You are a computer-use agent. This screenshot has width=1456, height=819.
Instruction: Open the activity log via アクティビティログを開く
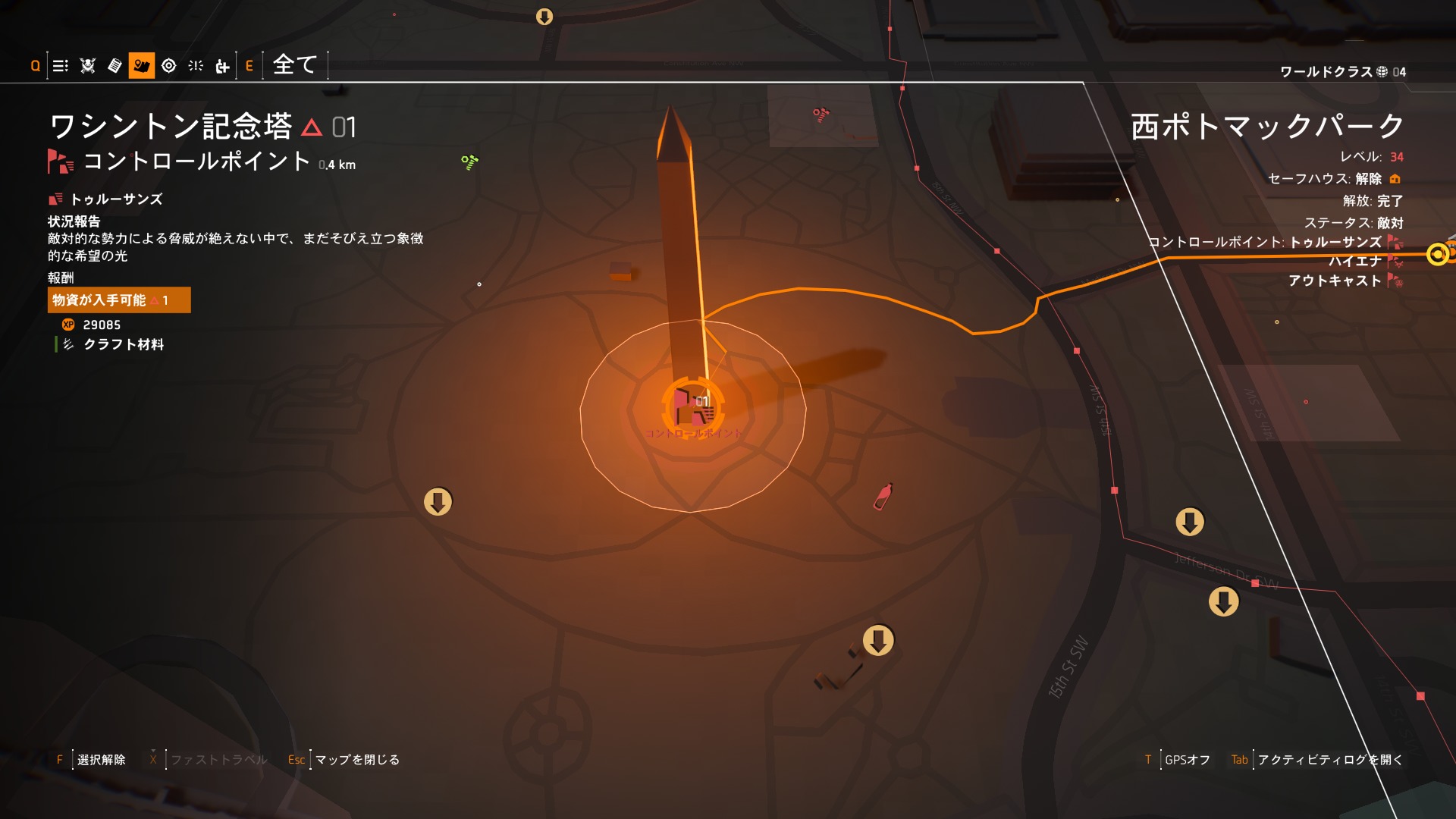(x=1329, y=760)
